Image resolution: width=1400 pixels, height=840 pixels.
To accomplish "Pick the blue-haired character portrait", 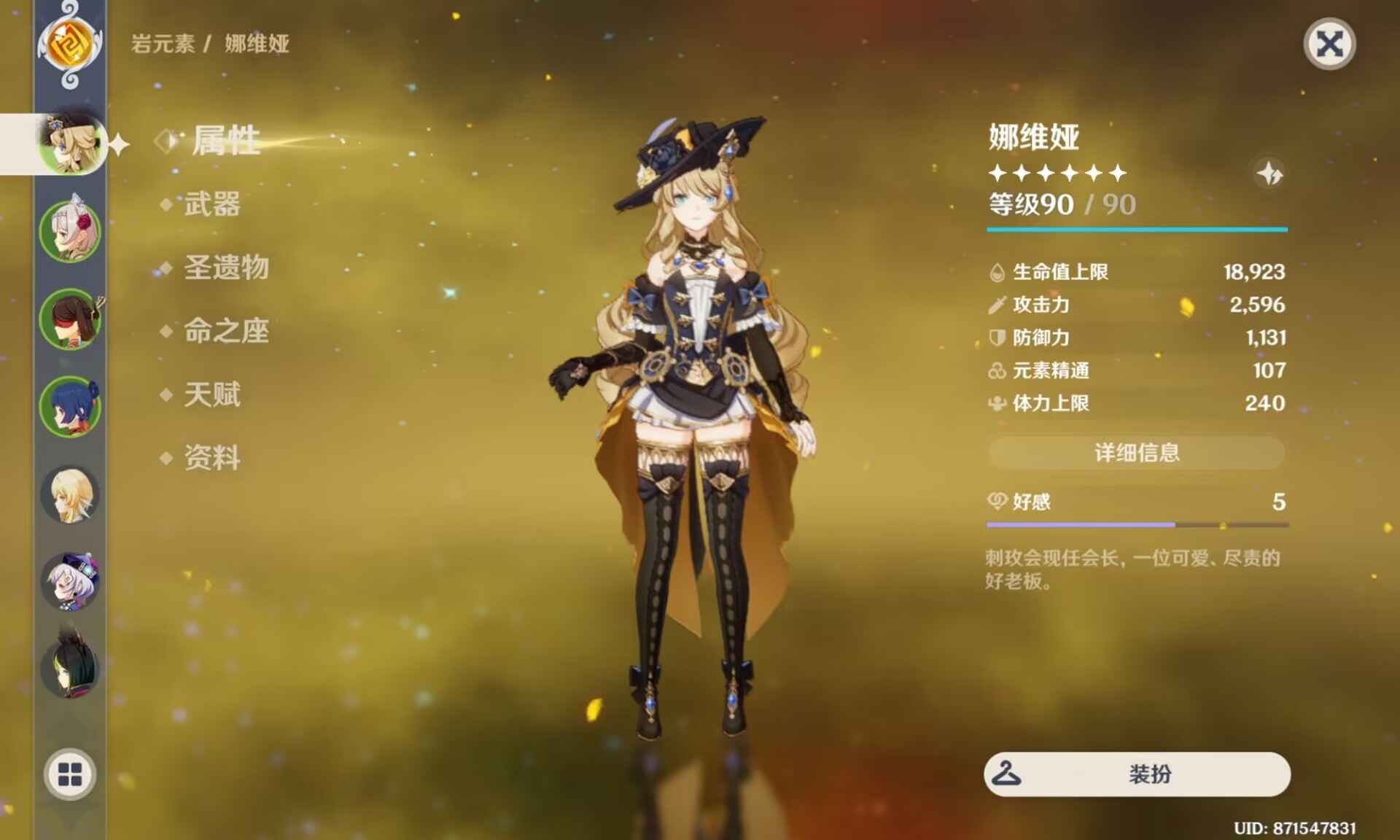I will coord(70,407).
